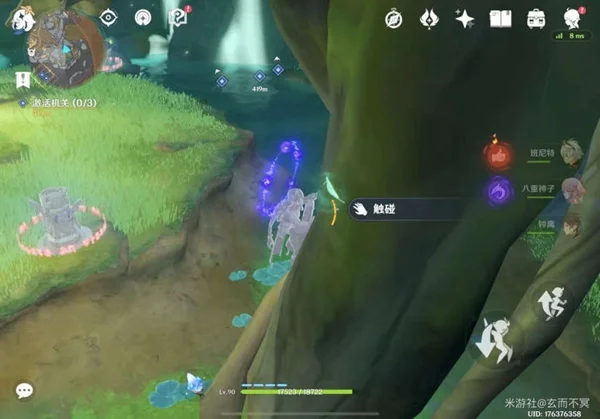This screenshot has width=600, height=419.
Task: Open the chat speech bubble
Action: tap(24, 390)
